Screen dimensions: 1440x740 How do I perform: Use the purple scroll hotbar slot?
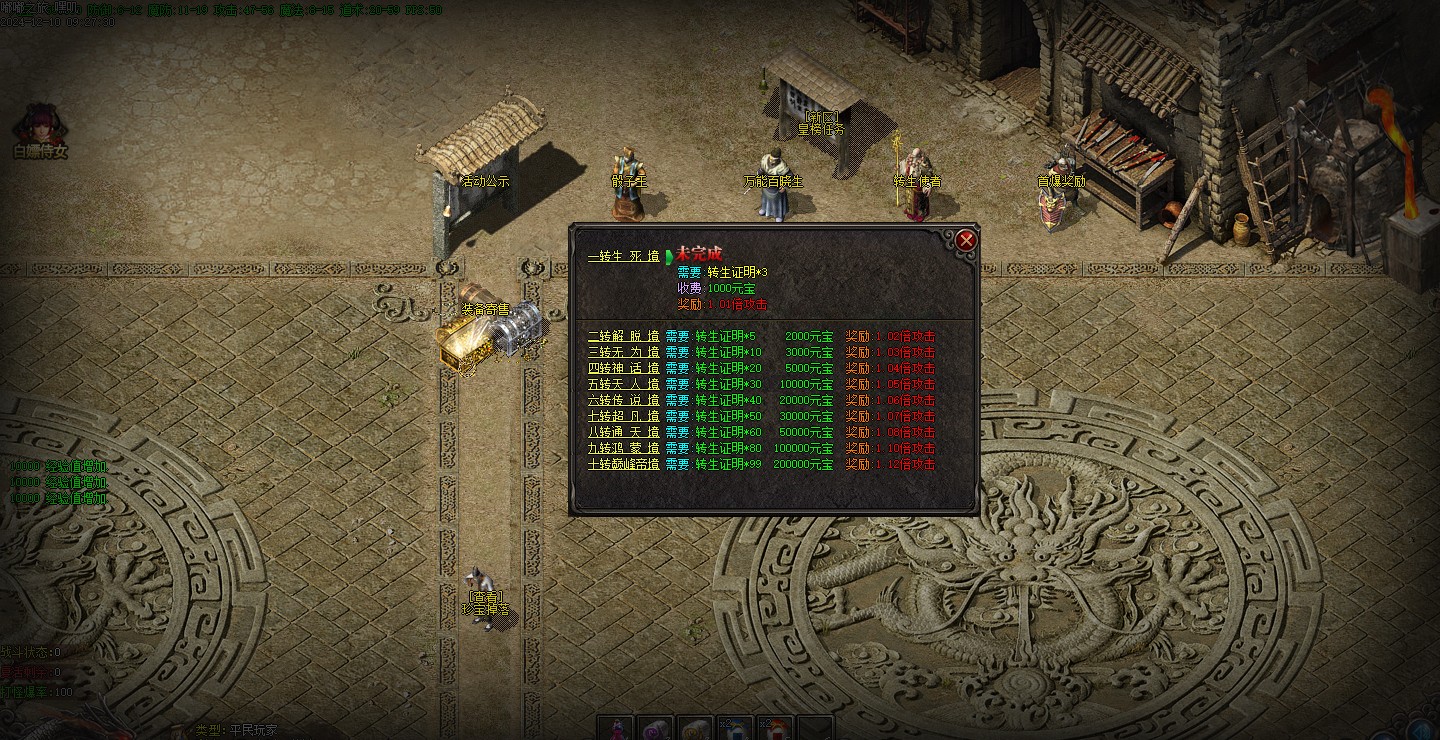tap(656, 729)
